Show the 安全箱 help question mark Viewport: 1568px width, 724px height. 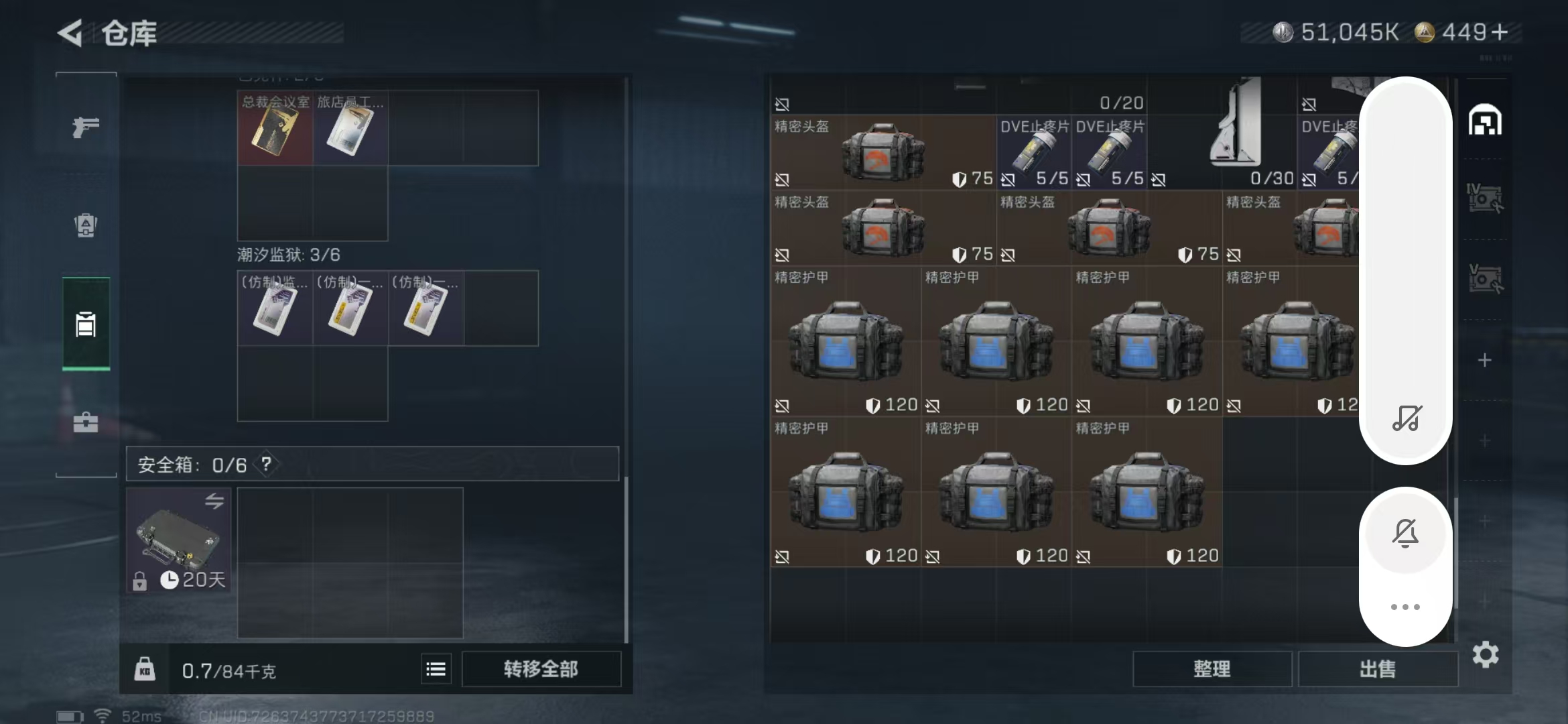pyautogui.click(x=267, y=464)
